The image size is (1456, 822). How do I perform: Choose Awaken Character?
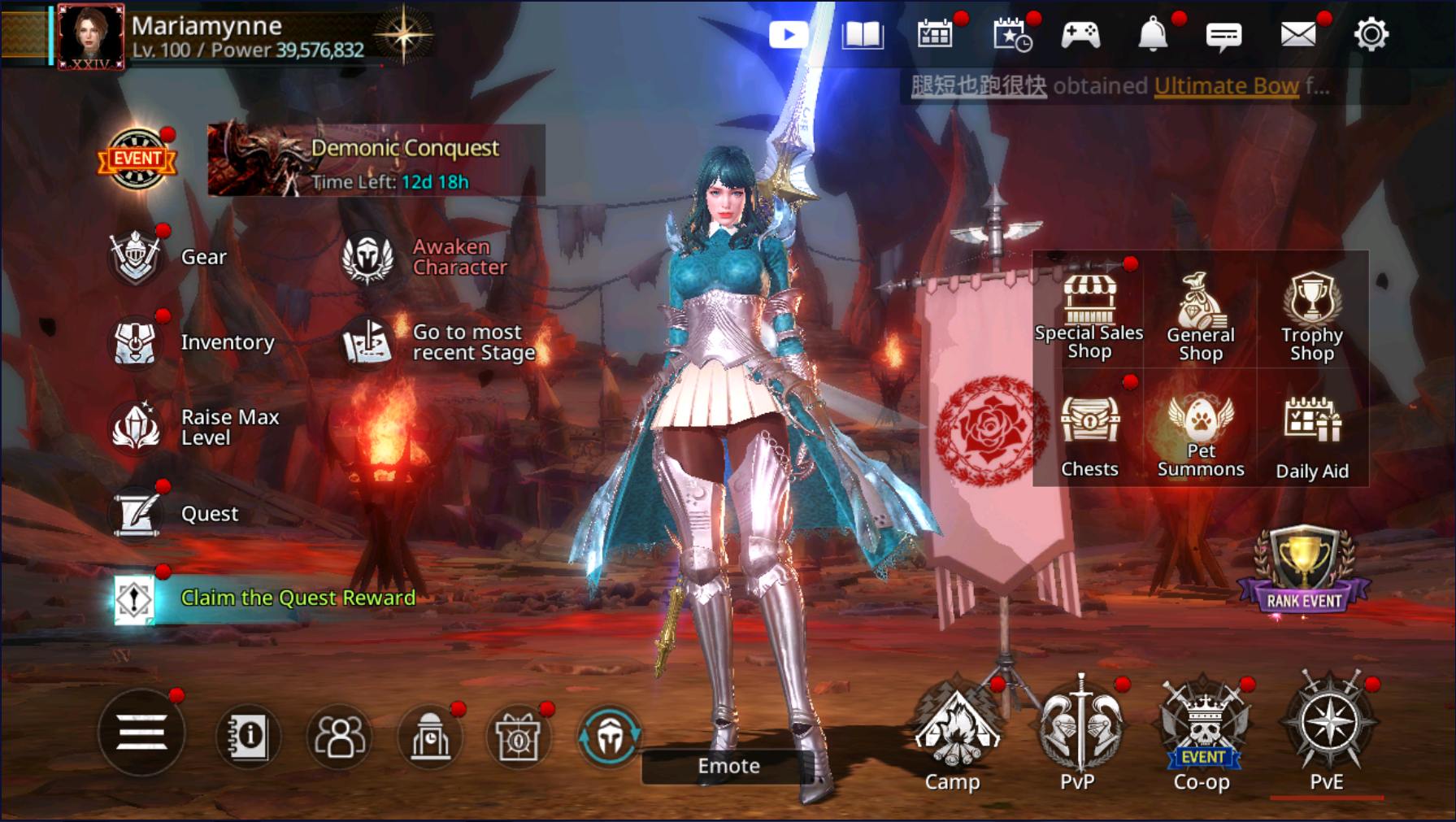coord(368,258)
